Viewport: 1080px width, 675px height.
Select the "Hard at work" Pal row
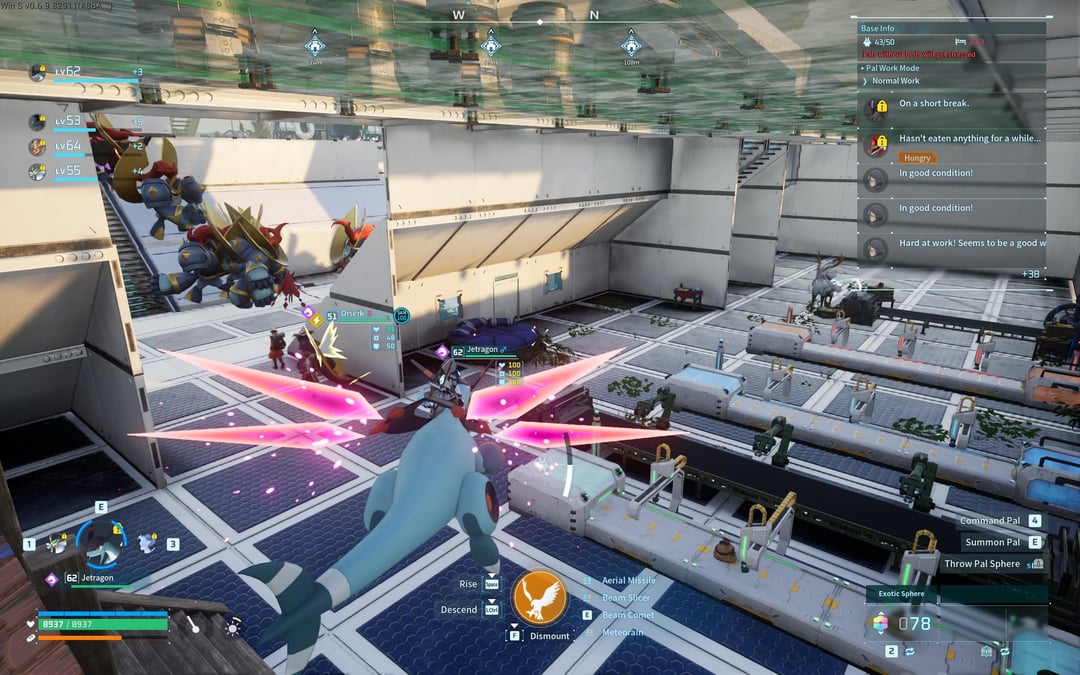pyautogui.click(x=950, y=243)
